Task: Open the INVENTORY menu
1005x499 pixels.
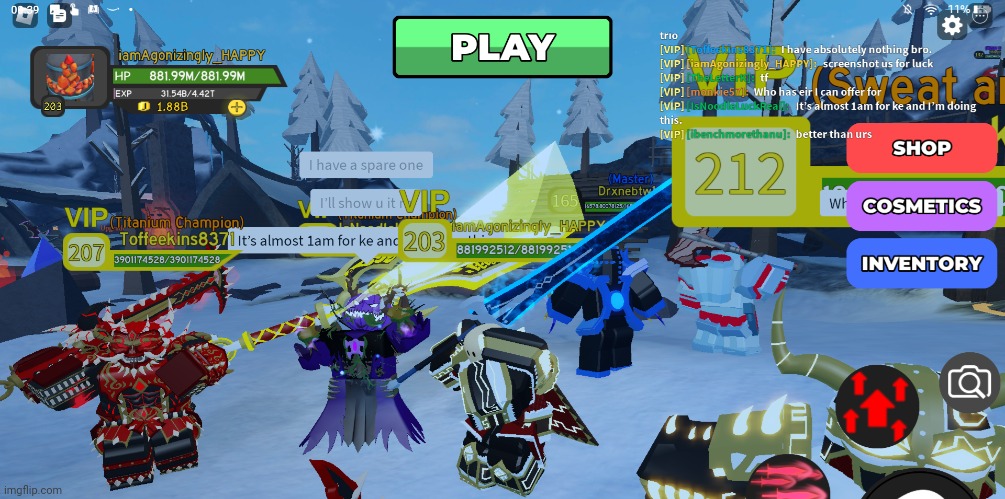Action: click(x=921, y=264)
